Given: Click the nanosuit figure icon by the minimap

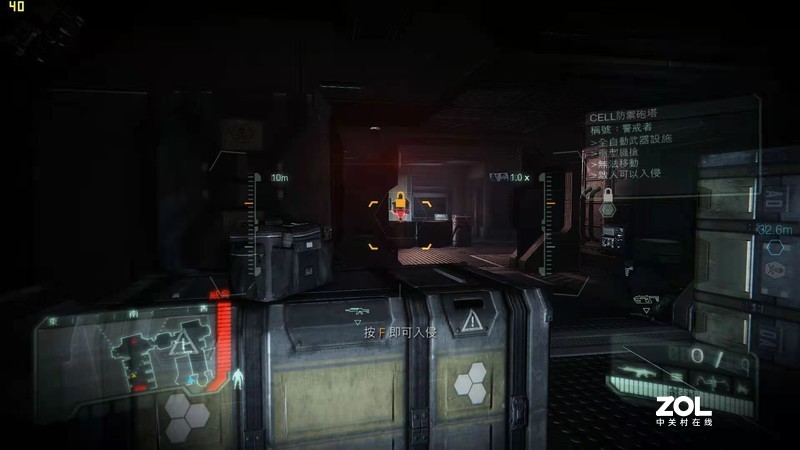Looking at the screenshot, I should (x=237, y=381).
